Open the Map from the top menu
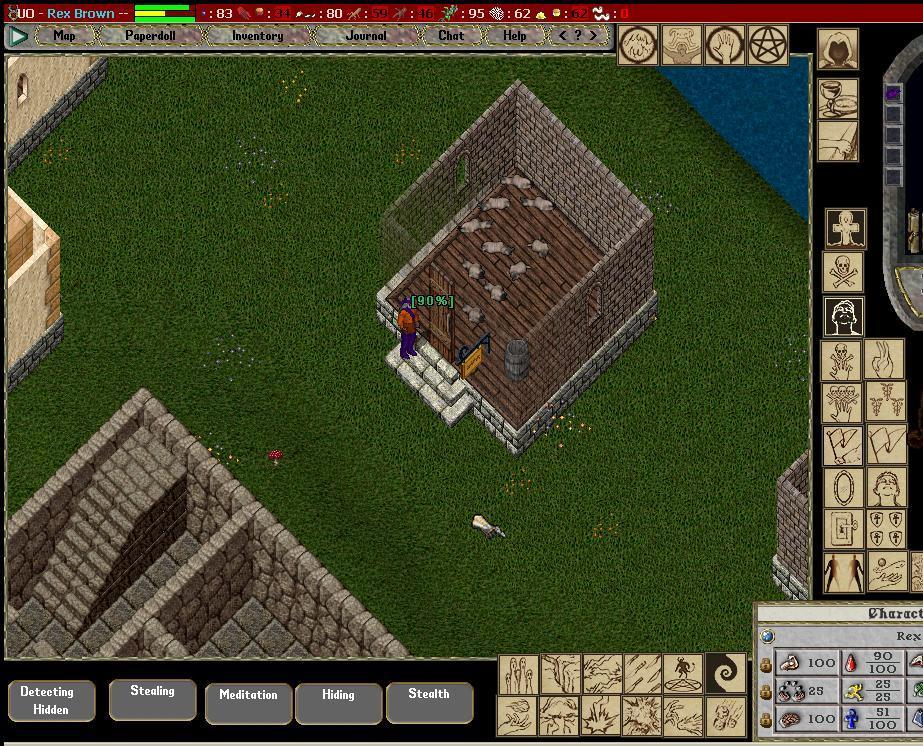923x746 pixels. pyautogui.click(x=64, y=36)
